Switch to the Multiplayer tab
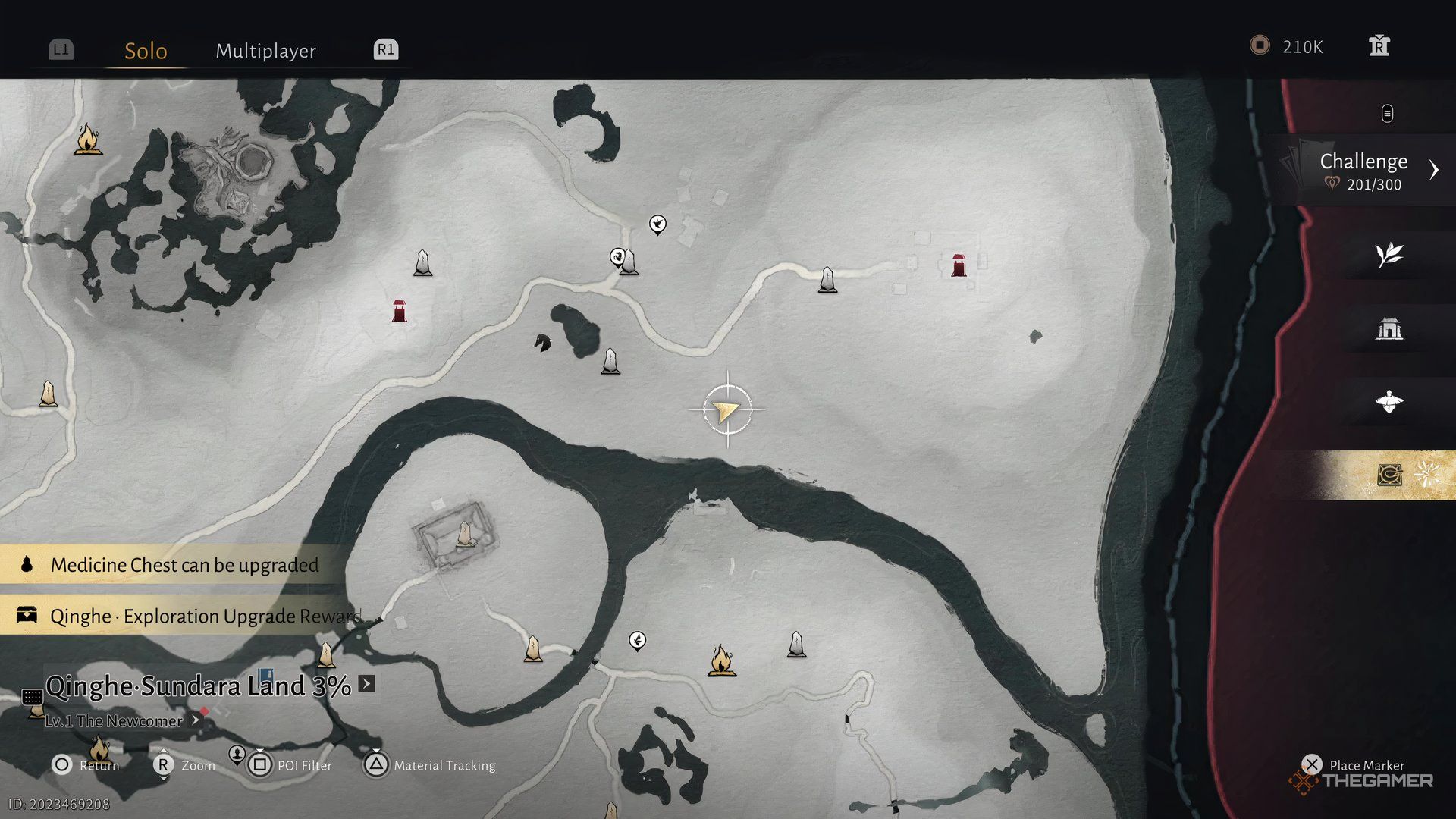 tap(265, 51)
